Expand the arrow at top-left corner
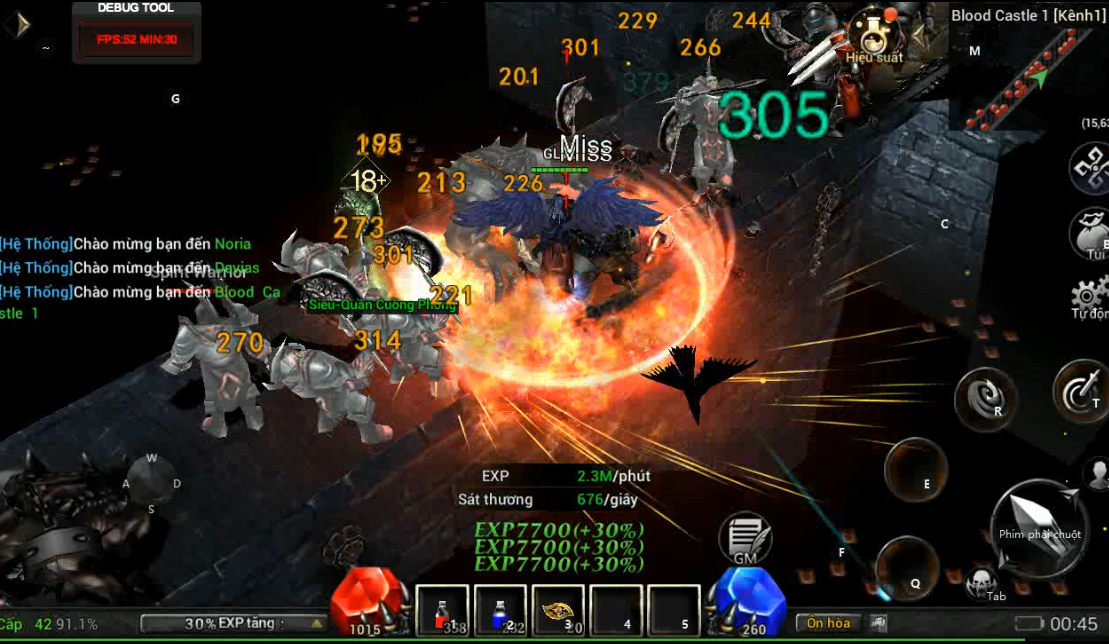The width and height of the screenshot is (1109, 644). 17,24
